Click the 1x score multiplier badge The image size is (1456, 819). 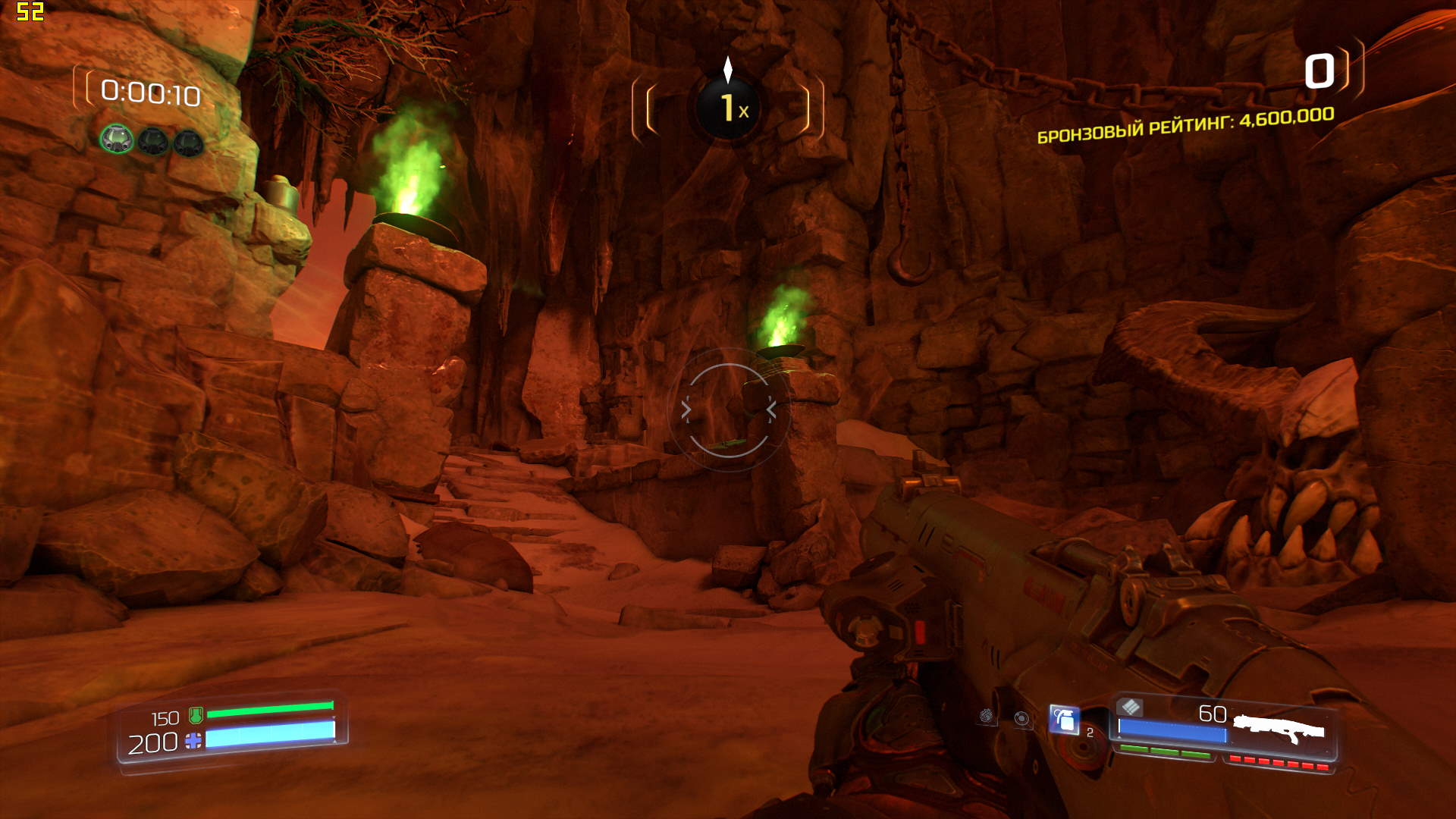[729, 107]
